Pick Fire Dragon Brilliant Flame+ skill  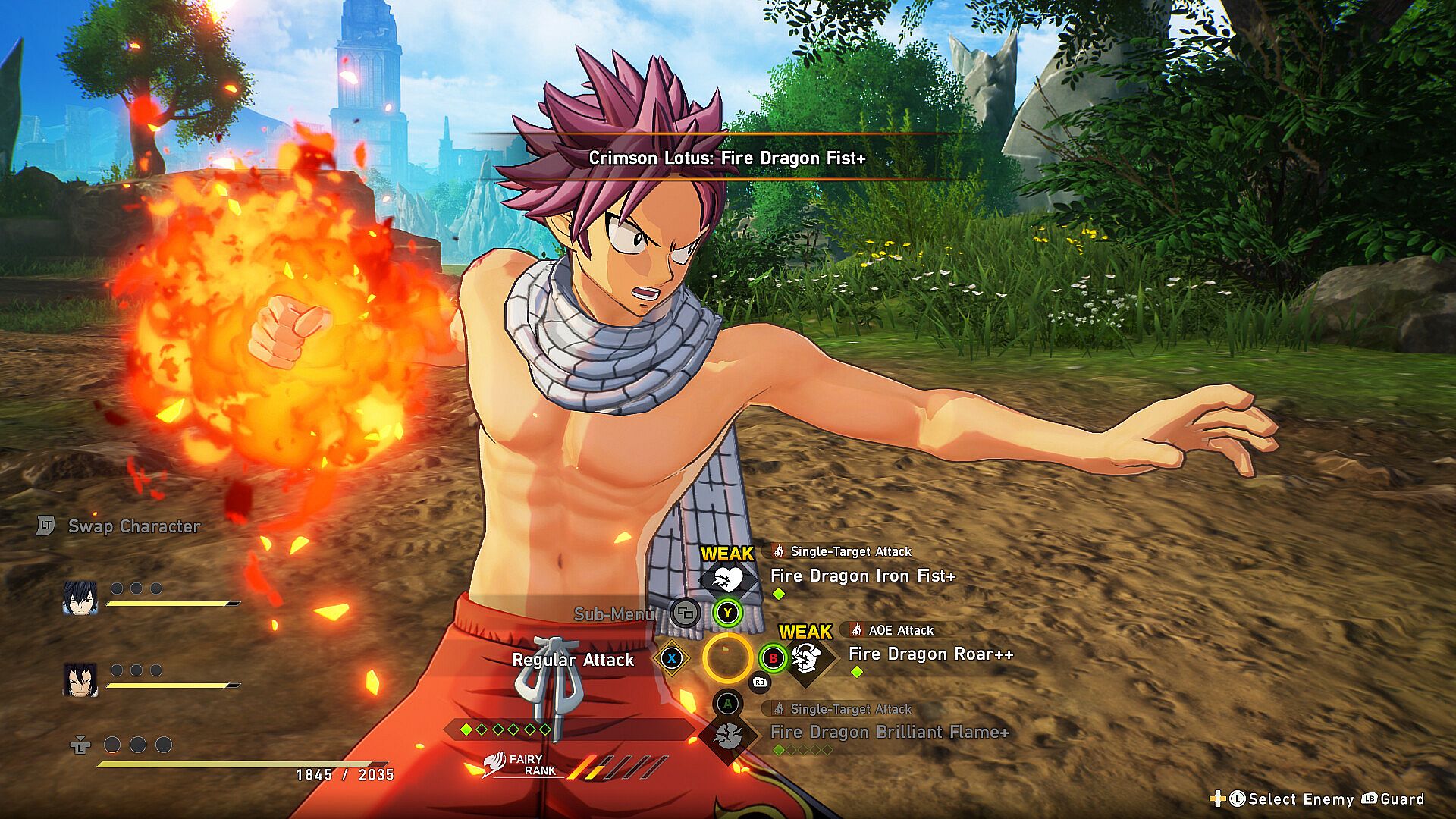889,733
